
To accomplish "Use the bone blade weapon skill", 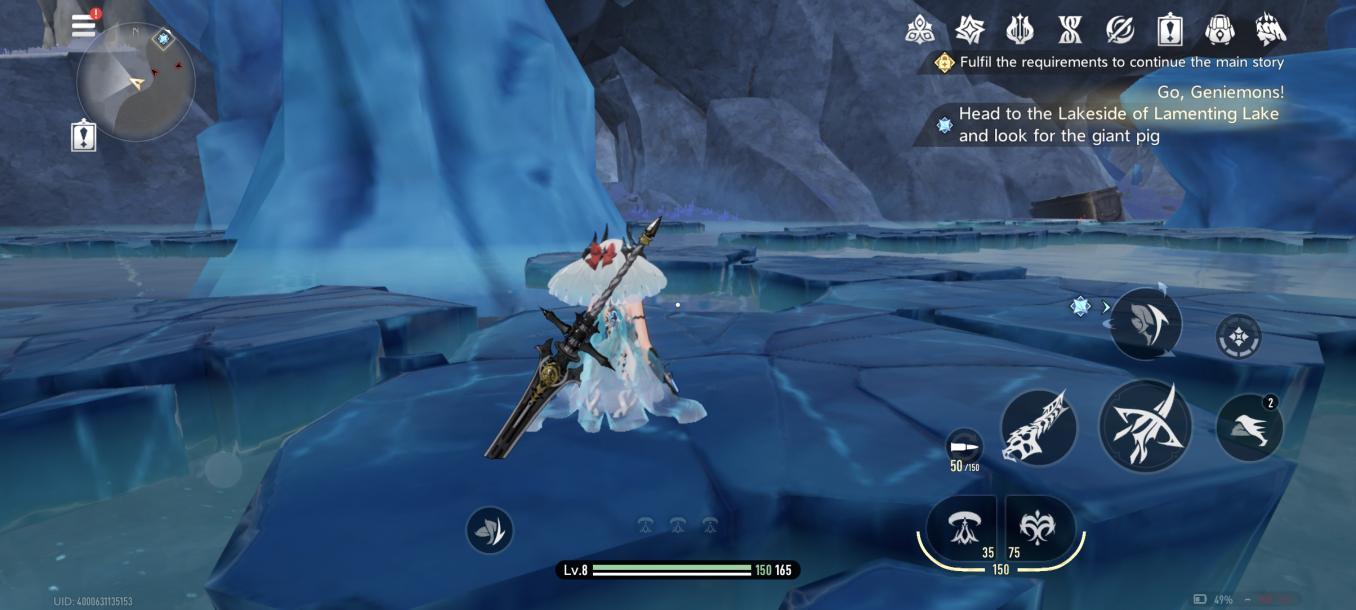I will coord(1039,428).
